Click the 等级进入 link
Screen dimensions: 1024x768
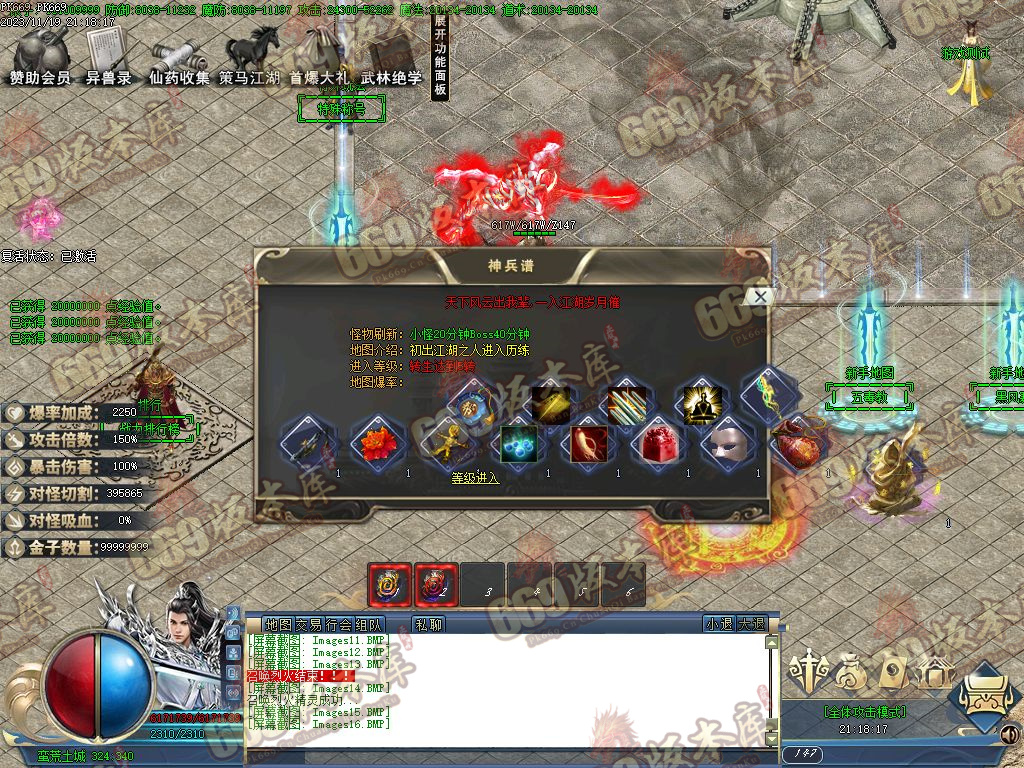pyautogui.click(x=475, y=478)
